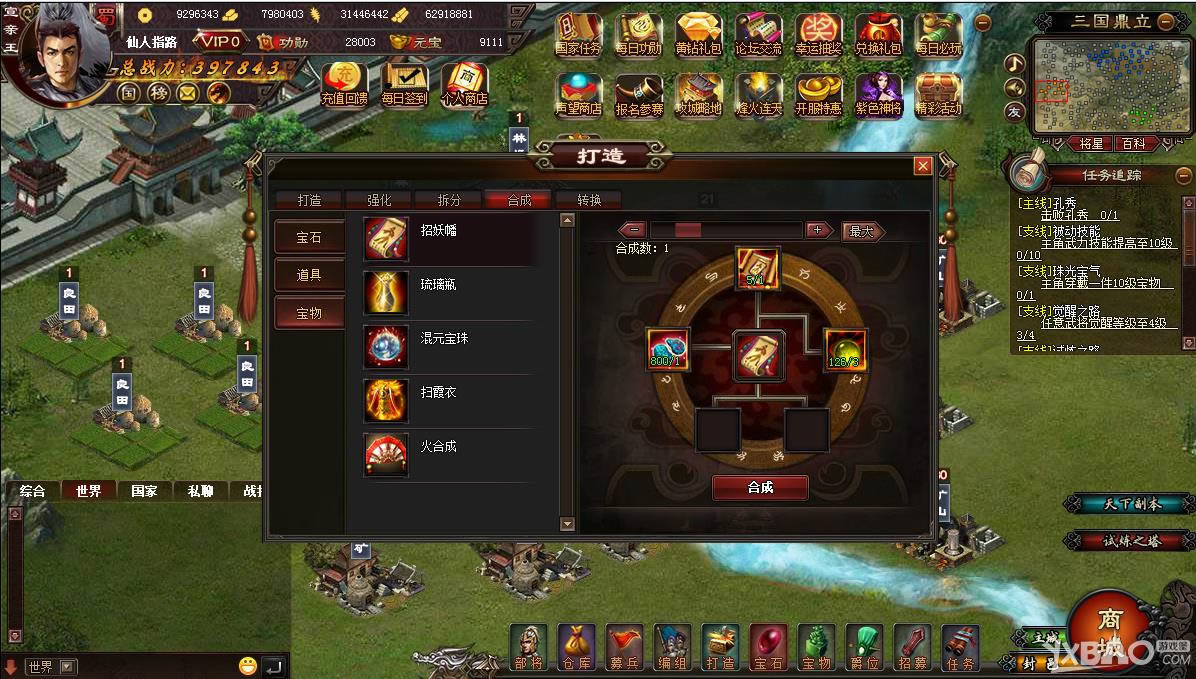The image size is (1196, 679).
Task: Open the 百科 button under minimap
Action: coord(1132,144)
